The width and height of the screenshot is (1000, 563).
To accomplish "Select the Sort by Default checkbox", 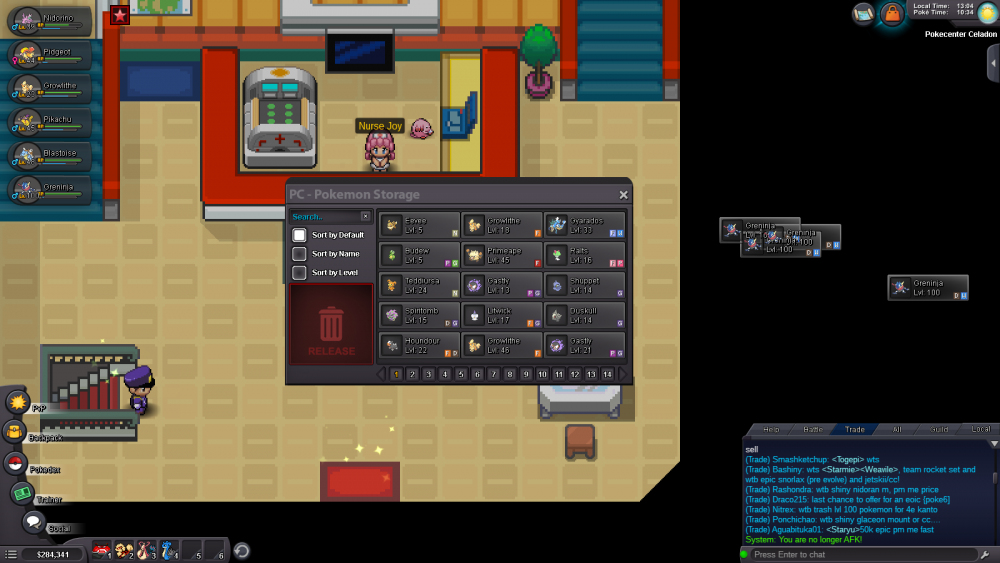I will click(299, 235).
